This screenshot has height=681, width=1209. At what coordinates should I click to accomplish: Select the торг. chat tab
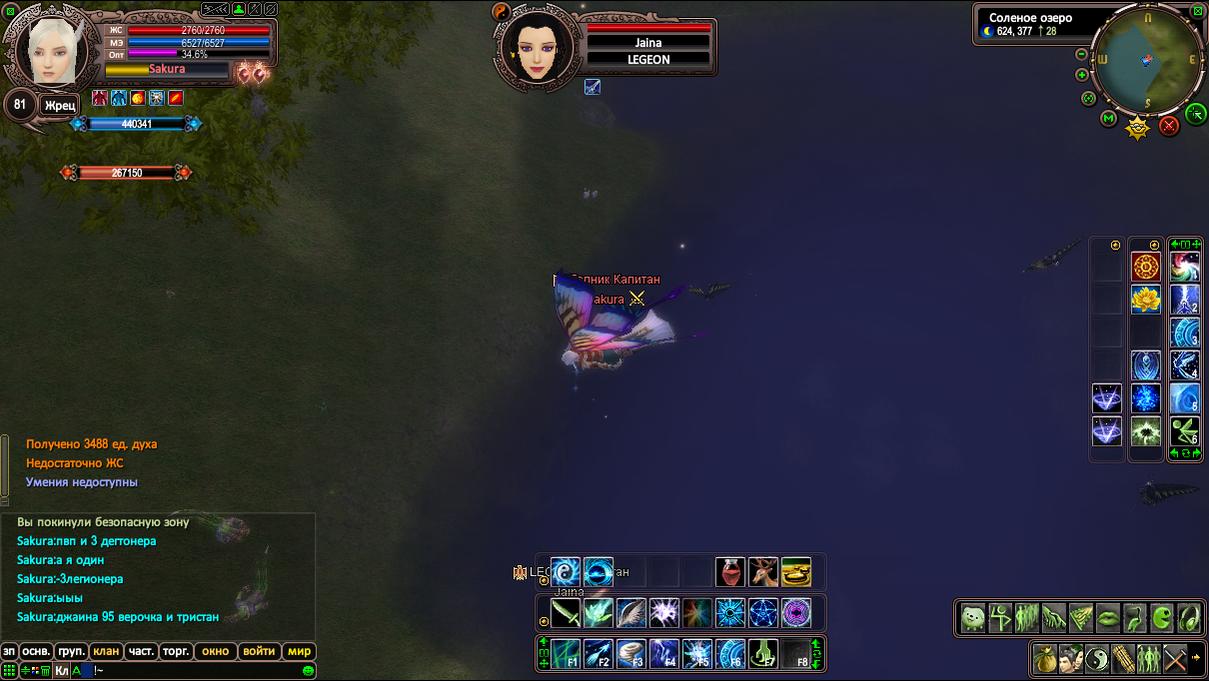pos(176,651)
